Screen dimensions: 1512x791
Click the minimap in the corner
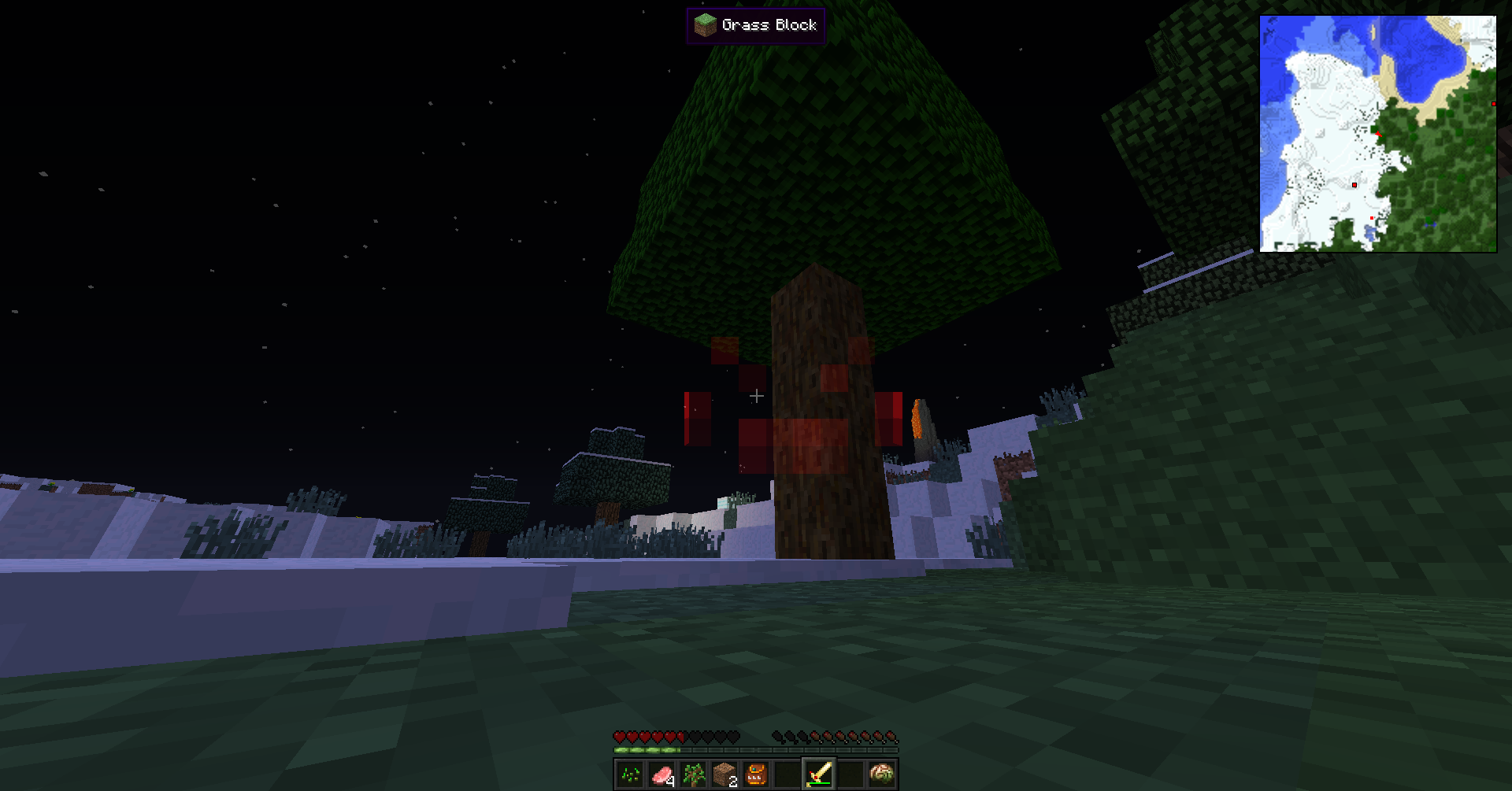click(1377, 134)
